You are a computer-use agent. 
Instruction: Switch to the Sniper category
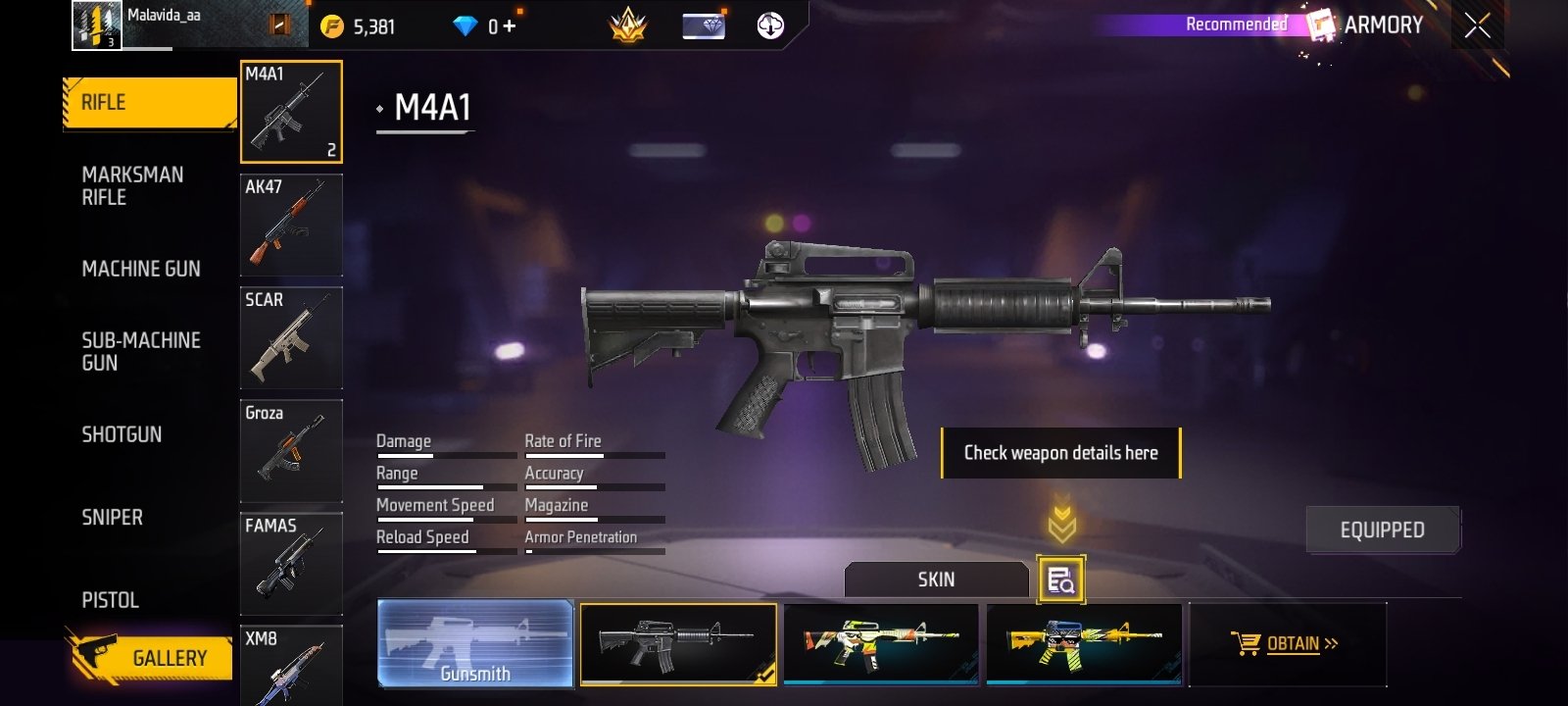(112, 517)
